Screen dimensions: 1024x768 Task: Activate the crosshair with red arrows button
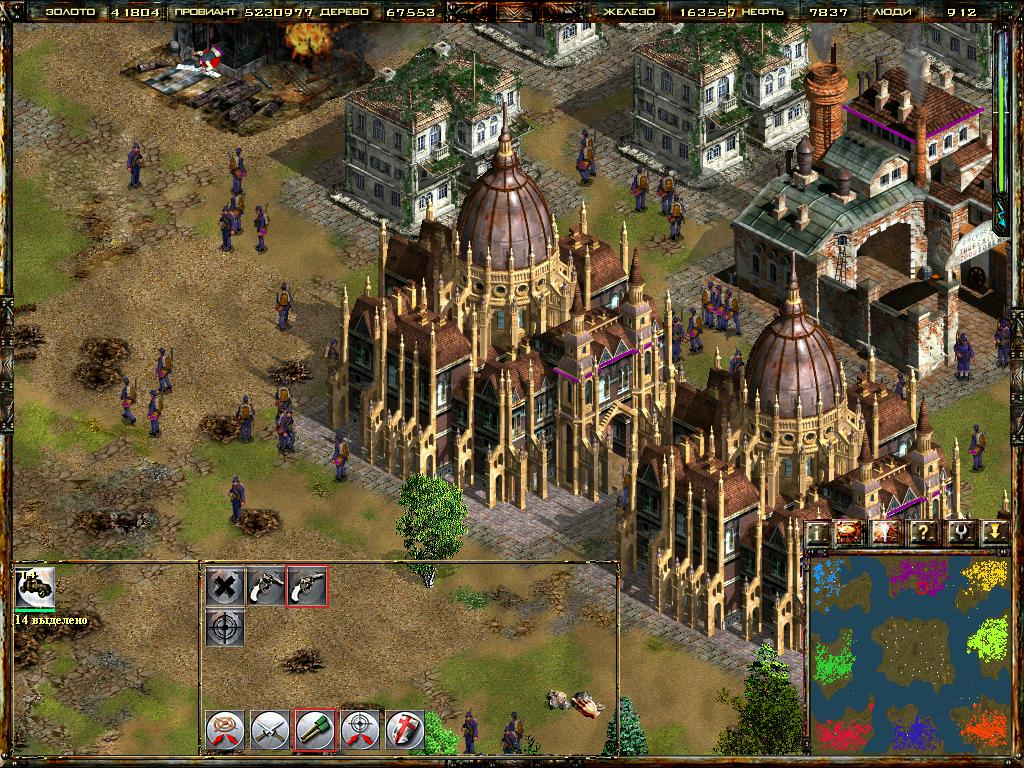360,730
